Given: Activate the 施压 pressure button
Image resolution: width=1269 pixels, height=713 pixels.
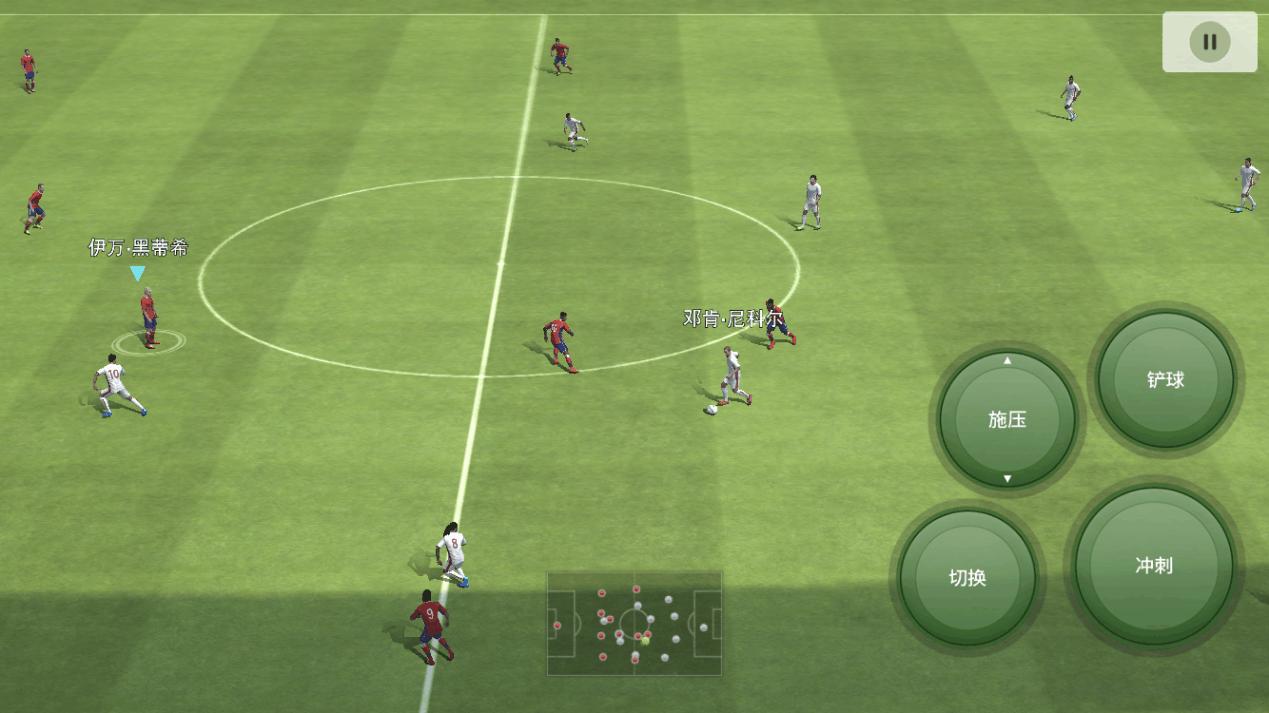Looking at the screenshot, I should (x=1007, y=420).
